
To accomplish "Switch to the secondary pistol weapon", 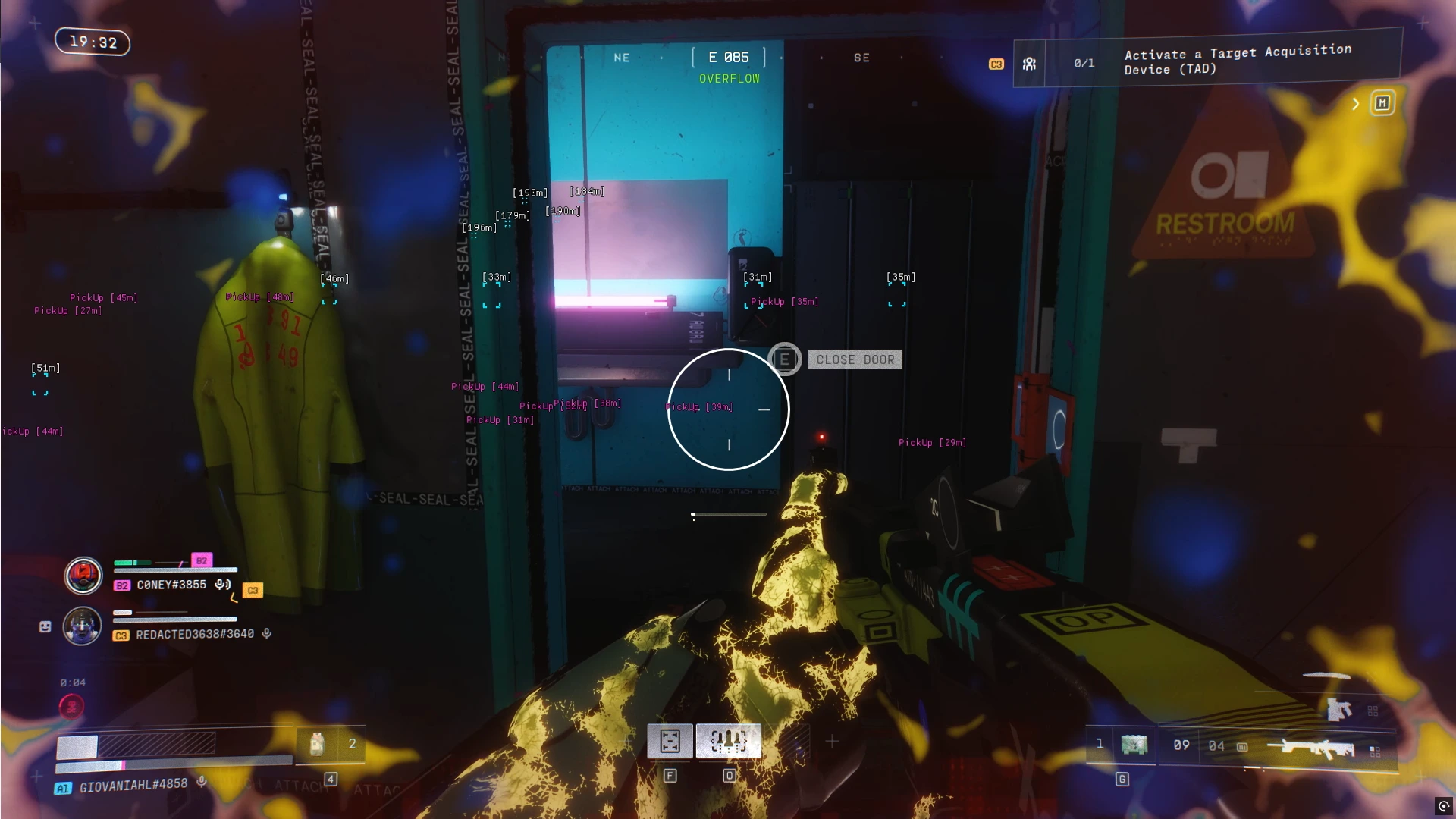I will (1339, 710).
